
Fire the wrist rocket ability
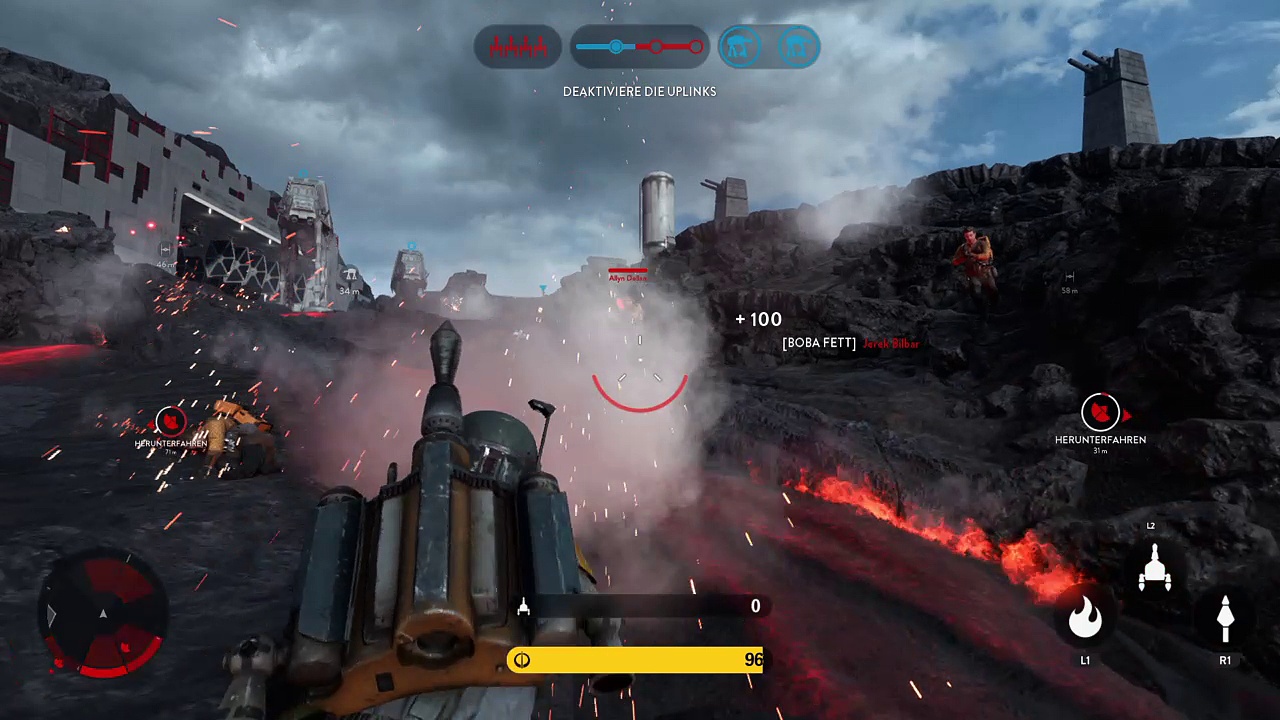point(1225,618)
